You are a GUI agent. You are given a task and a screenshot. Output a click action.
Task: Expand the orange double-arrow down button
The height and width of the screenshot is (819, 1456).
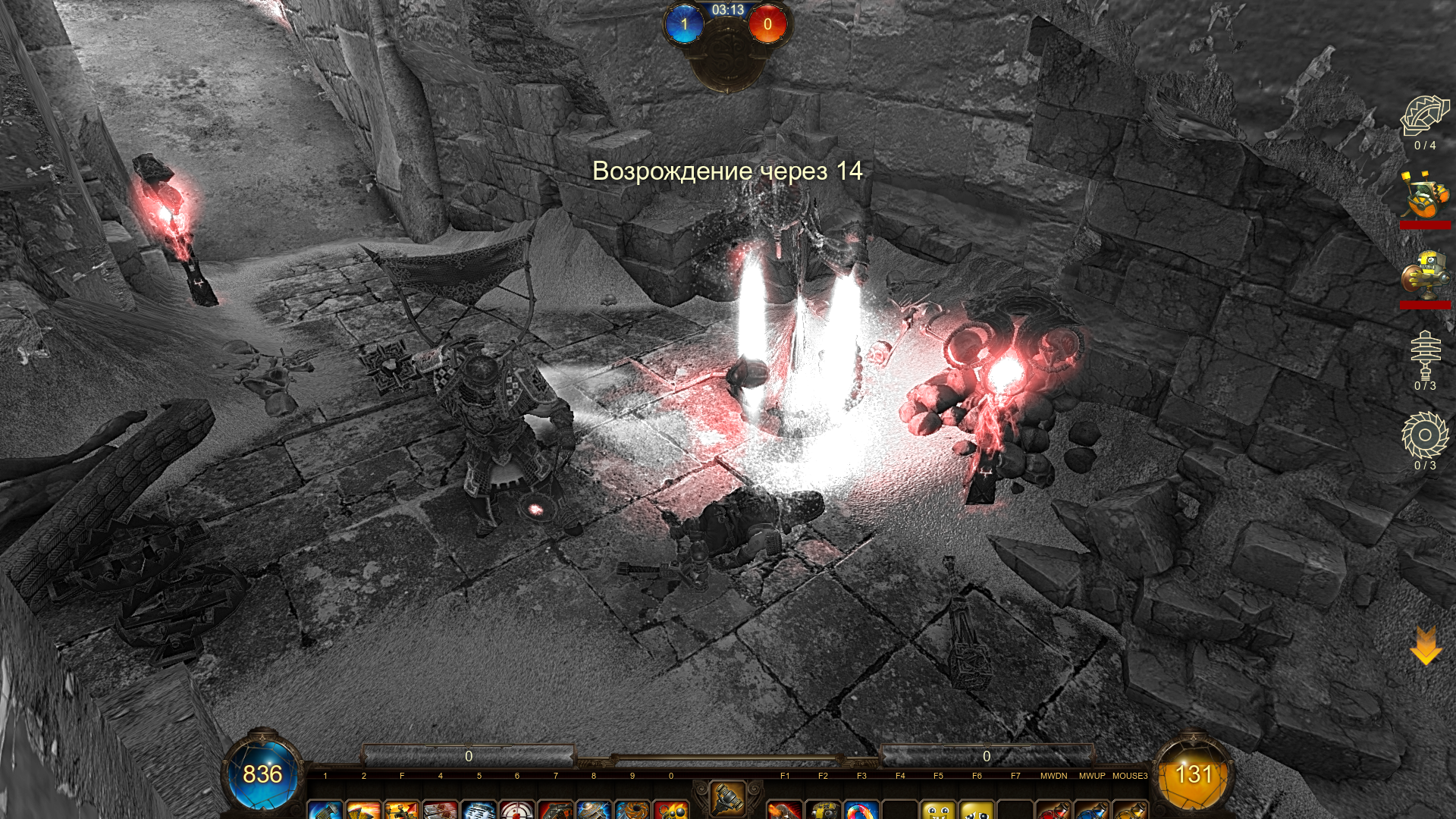tap(1426, 646)
